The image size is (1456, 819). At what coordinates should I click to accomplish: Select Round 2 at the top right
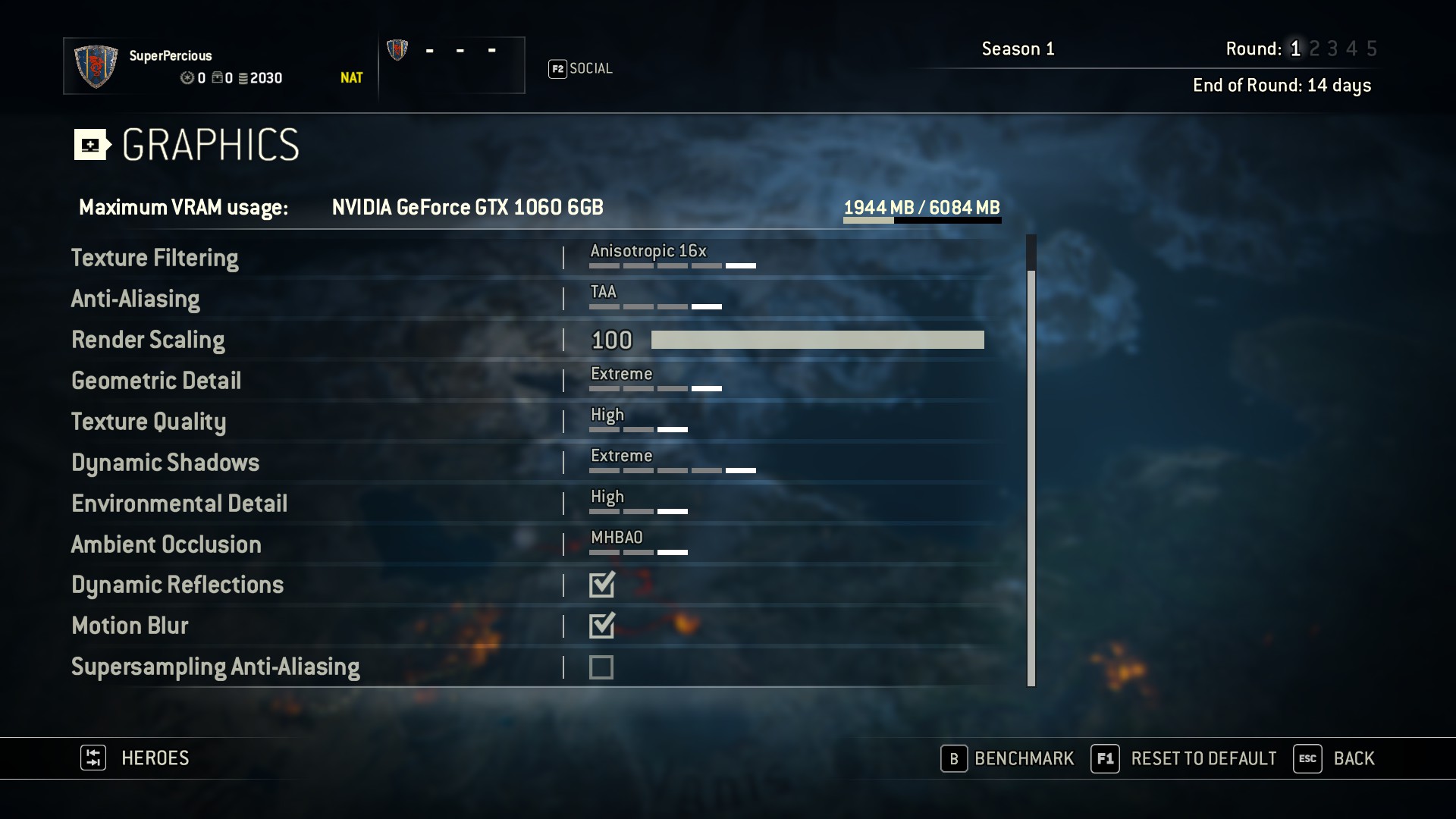point(1313,49)
